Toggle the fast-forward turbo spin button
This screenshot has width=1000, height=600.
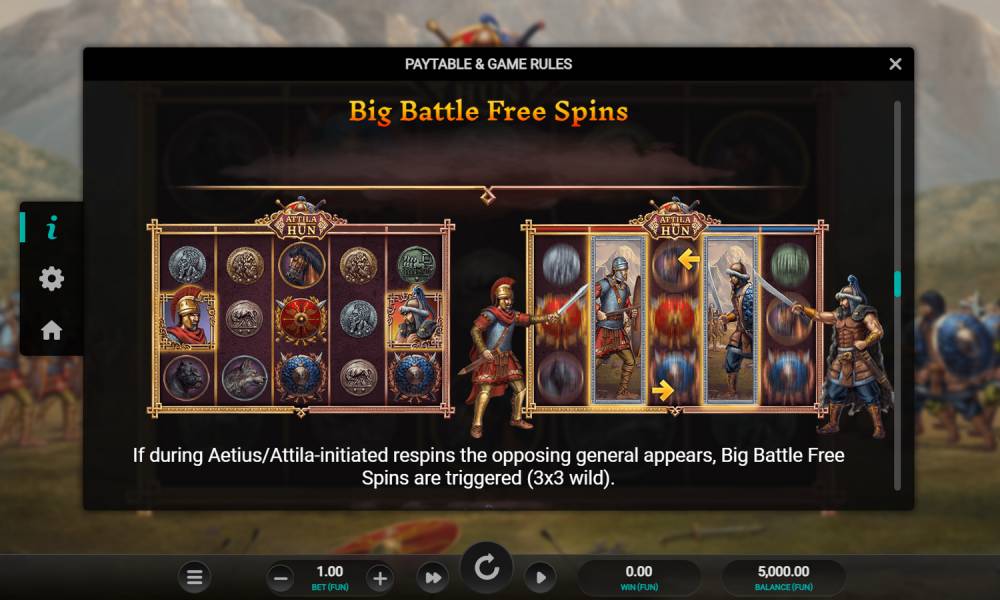coord(432,577)
